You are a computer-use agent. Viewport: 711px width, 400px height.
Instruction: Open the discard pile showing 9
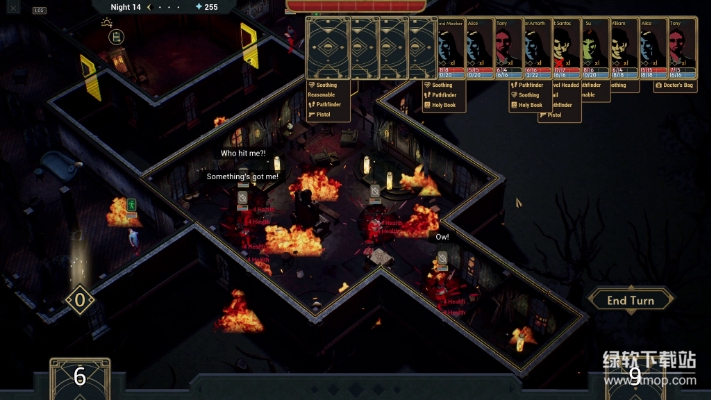[x=634, y=377]
